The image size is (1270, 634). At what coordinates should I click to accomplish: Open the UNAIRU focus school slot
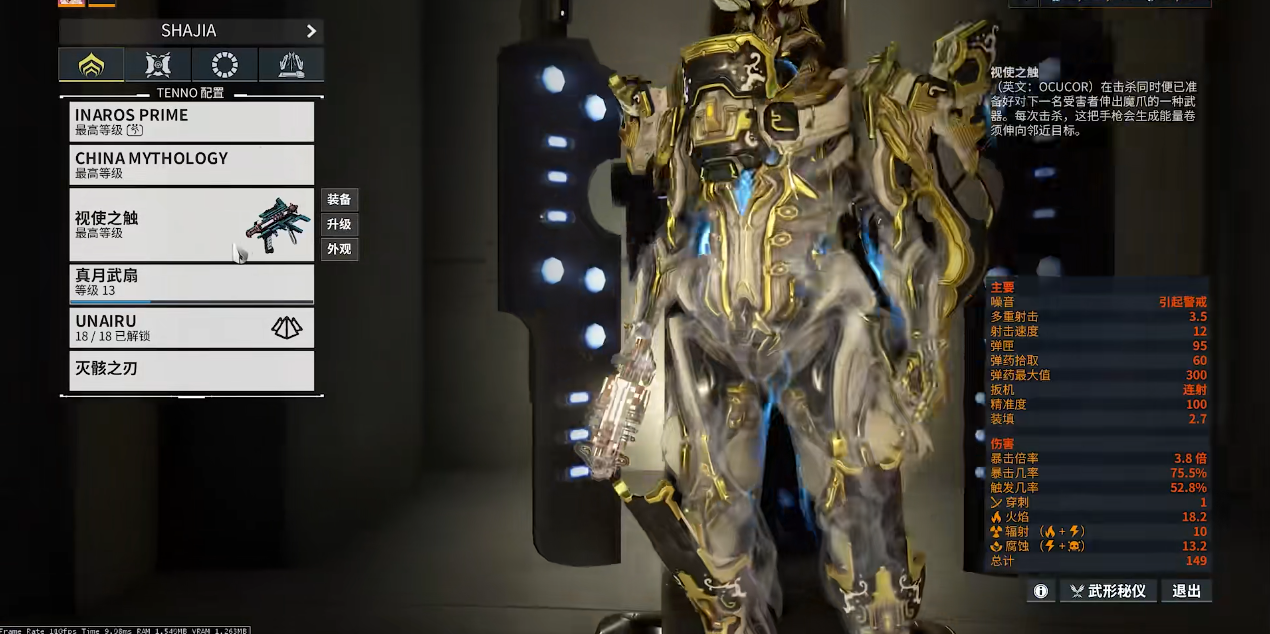click(192, 327)
